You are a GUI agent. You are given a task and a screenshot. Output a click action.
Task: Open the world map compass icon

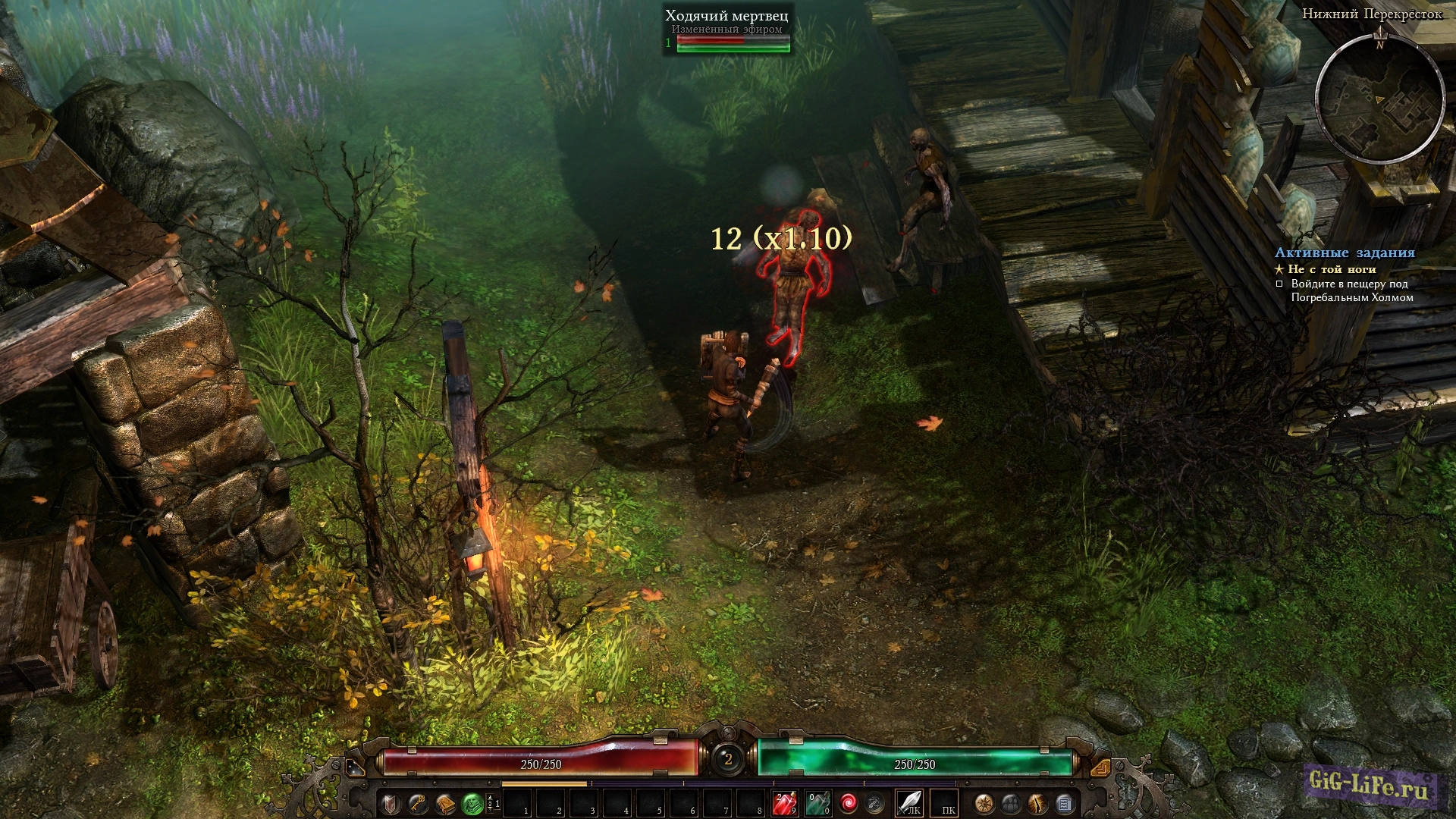coord(984,803)
